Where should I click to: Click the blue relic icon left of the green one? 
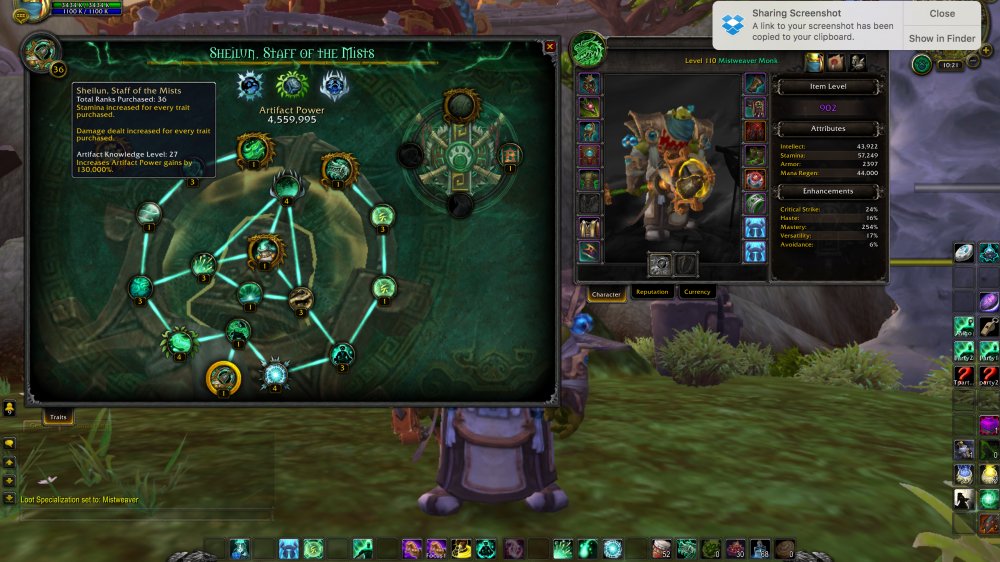(x=250, y=86)
